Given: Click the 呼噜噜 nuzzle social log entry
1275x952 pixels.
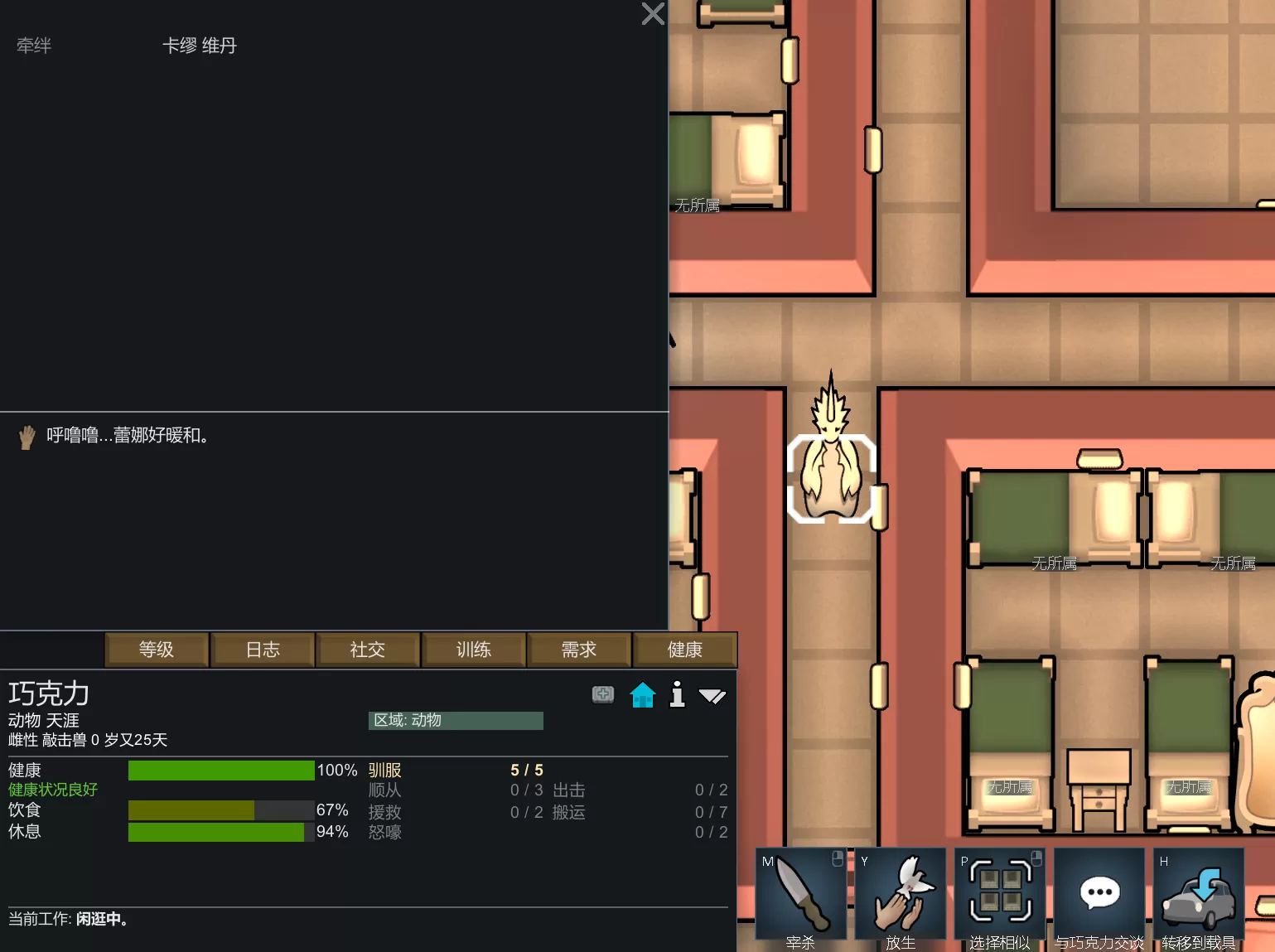Looking at the screenshot, I should click(127, 435).
